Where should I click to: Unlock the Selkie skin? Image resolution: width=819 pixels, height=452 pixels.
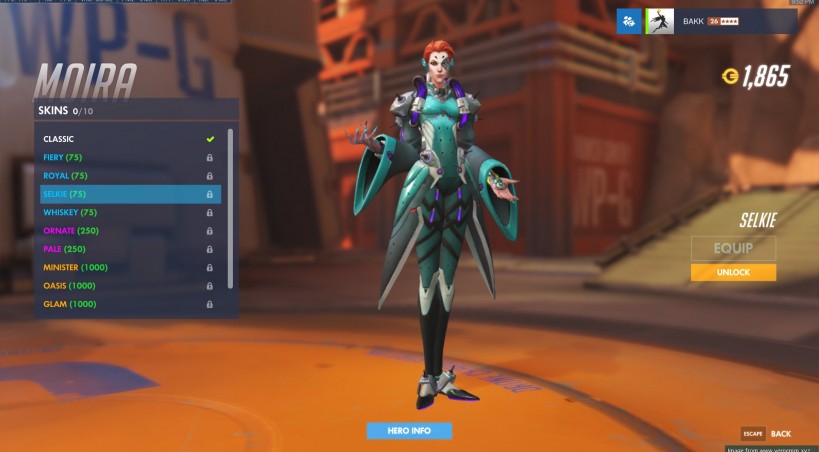733,272
